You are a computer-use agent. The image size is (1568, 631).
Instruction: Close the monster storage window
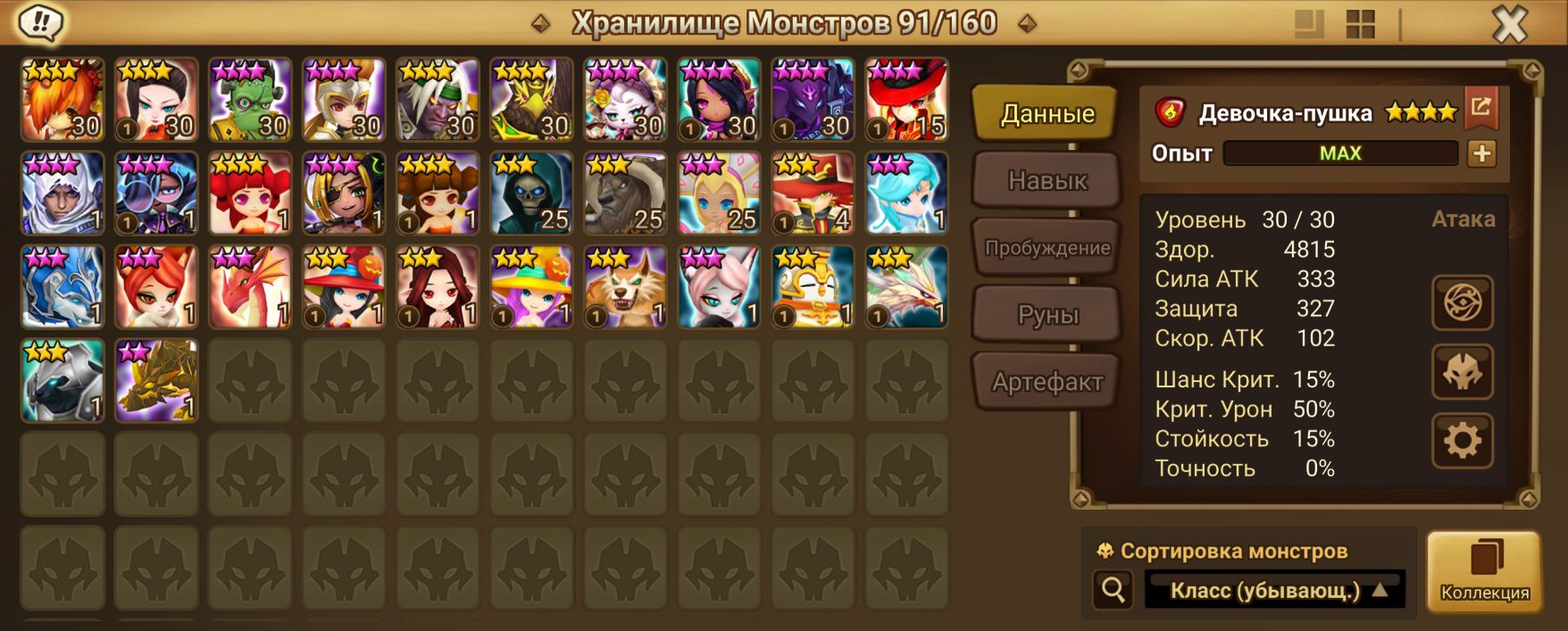(x=1509, y=25)
